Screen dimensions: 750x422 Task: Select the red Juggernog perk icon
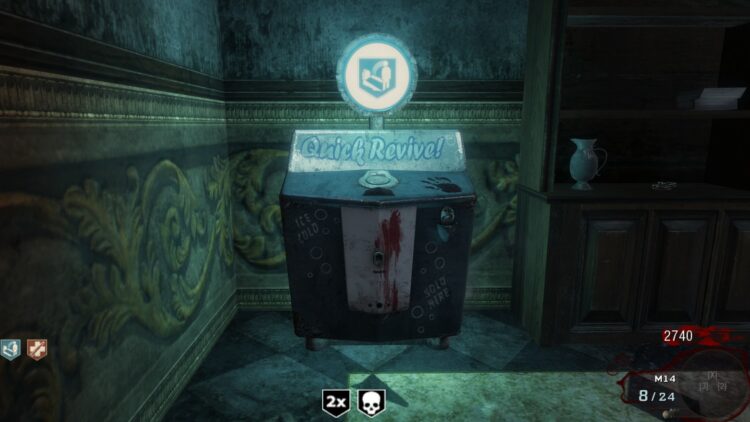pyautogui.click(x=37, y=349)
